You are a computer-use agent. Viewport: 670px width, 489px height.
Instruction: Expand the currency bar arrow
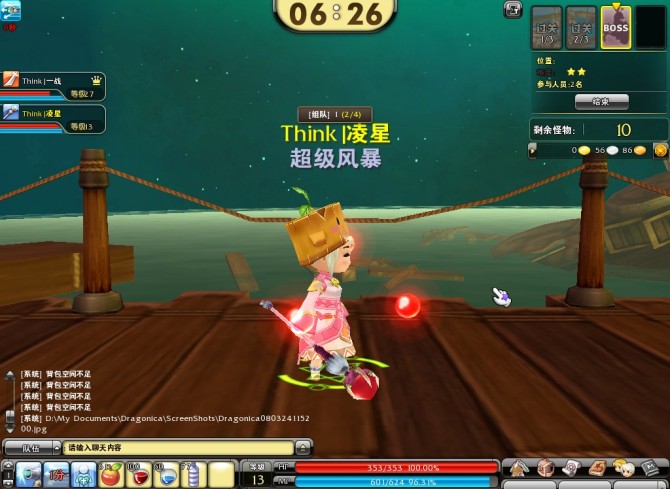point(533,150)
